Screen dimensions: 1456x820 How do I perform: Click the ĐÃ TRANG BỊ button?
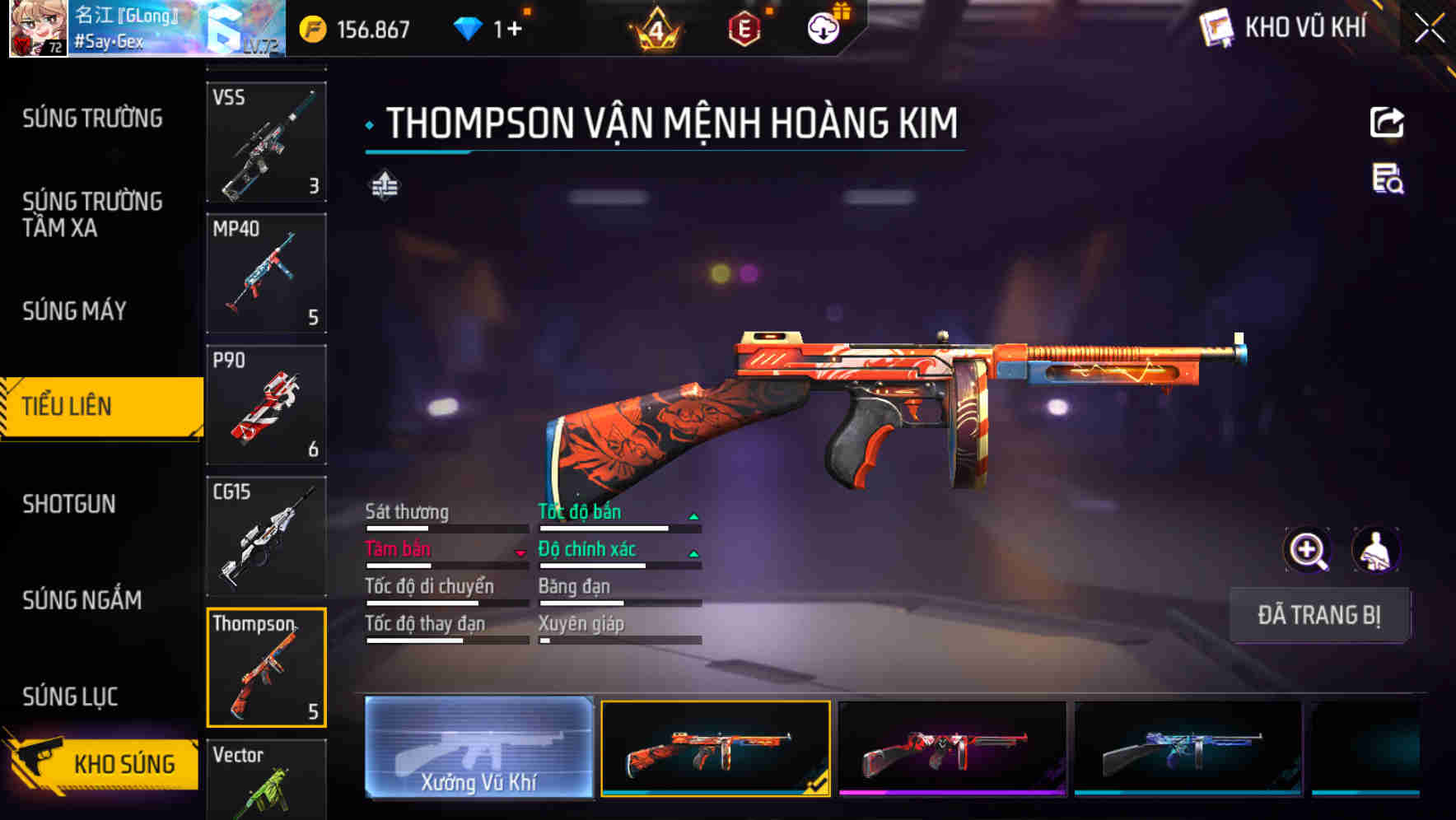point(1319,615)
